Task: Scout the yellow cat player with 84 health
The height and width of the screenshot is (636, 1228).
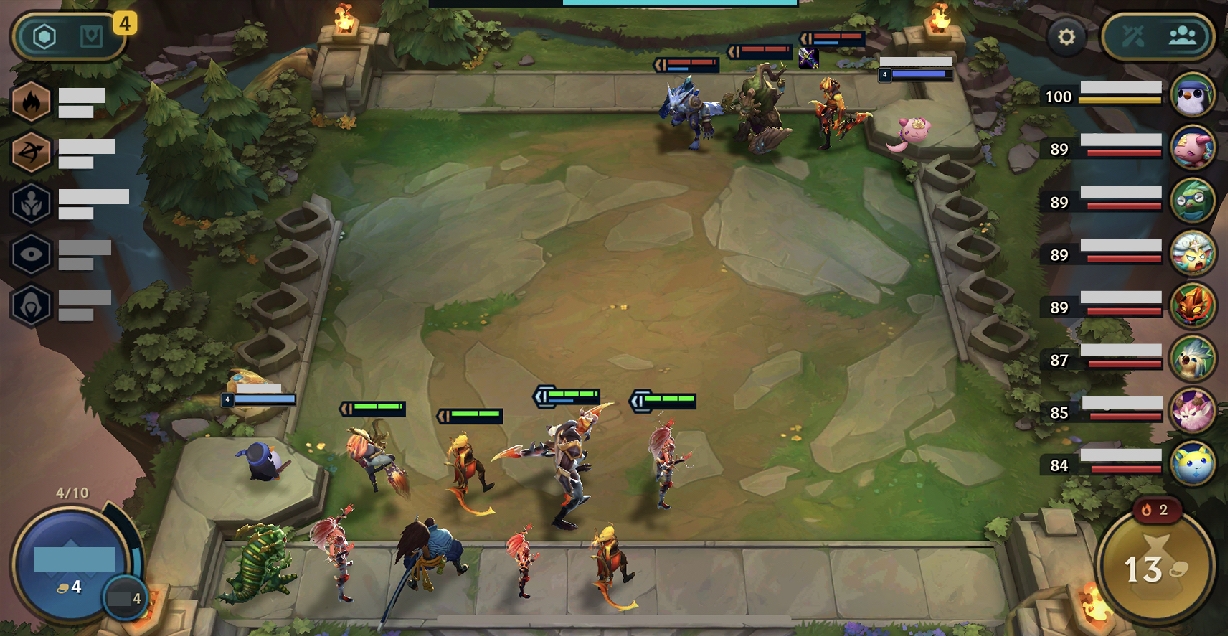Action: [1192, 463]
